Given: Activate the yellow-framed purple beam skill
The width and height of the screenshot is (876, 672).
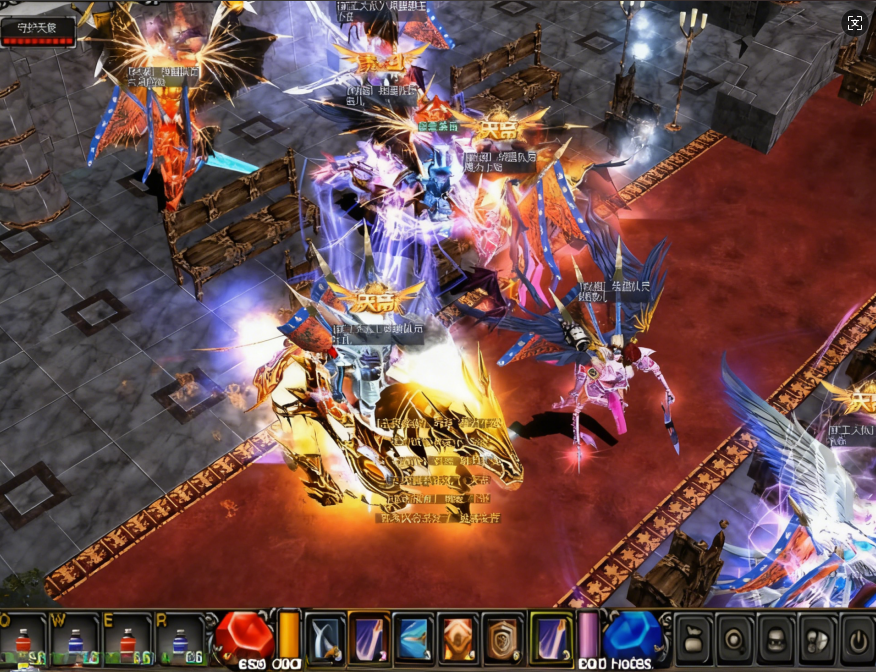Looking at the screenshot, I should [x=549, y=638].
